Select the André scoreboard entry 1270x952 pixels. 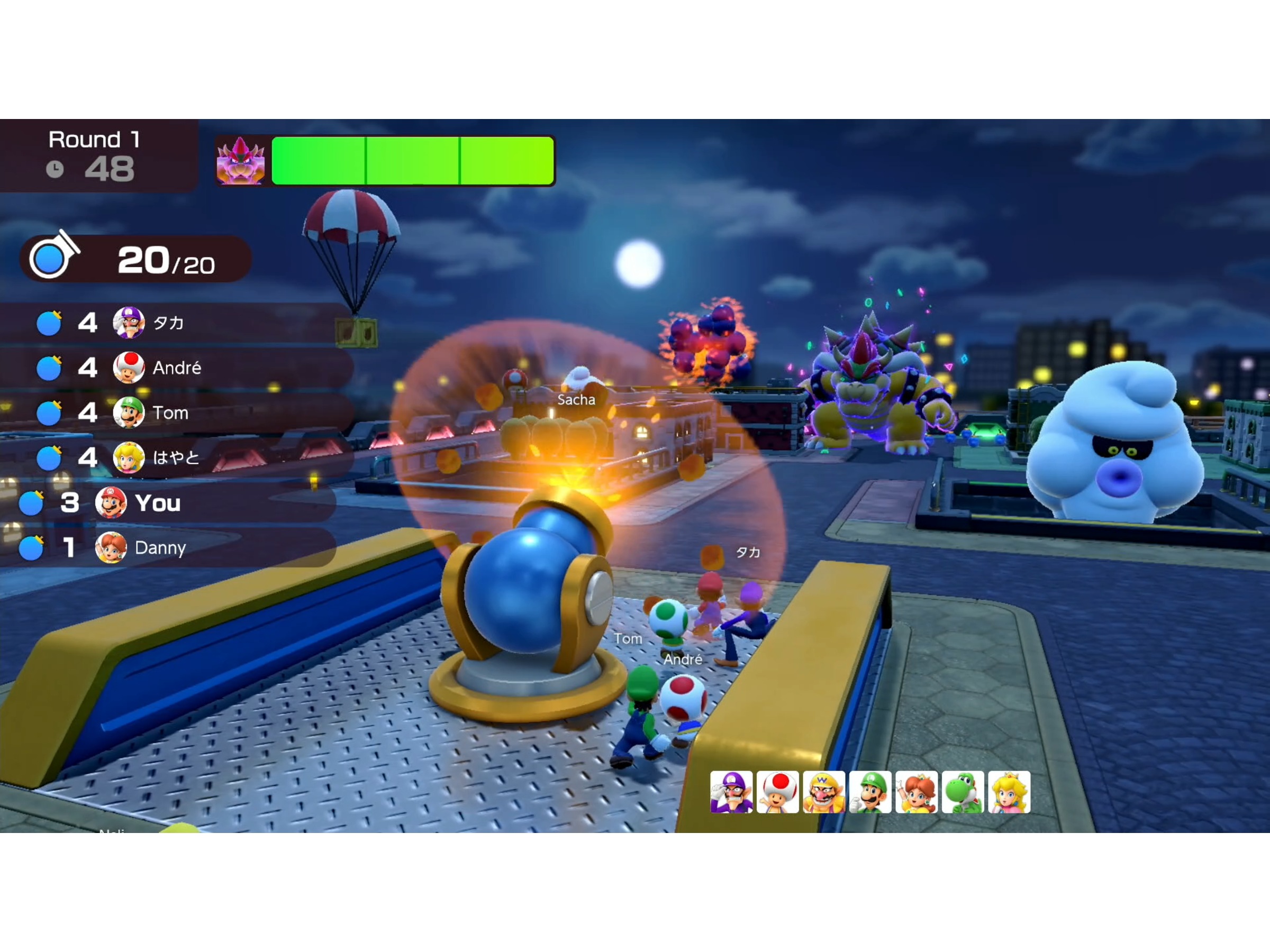pyautogui.click(x=175, y=368)
